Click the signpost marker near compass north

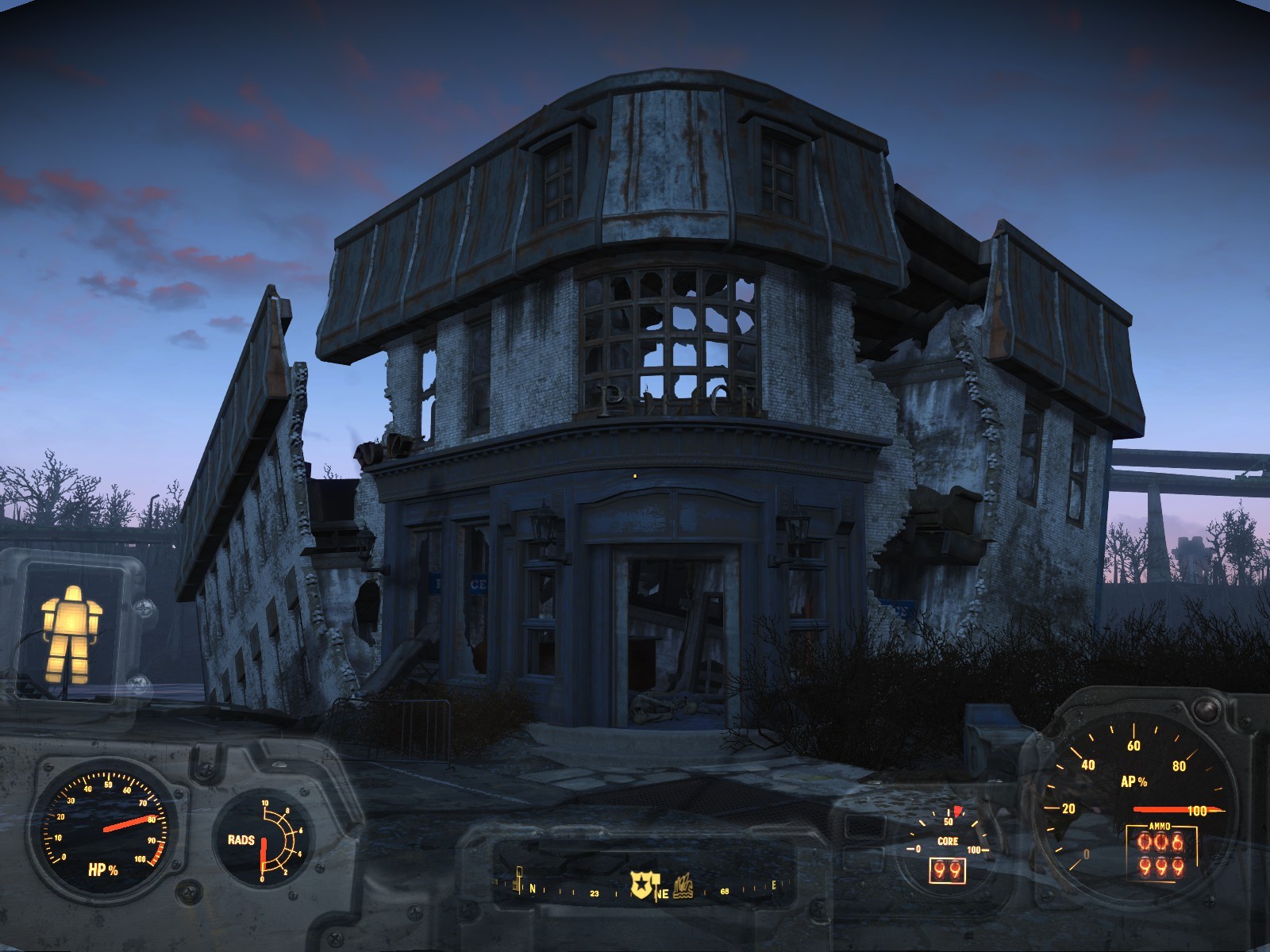point(519,878)
